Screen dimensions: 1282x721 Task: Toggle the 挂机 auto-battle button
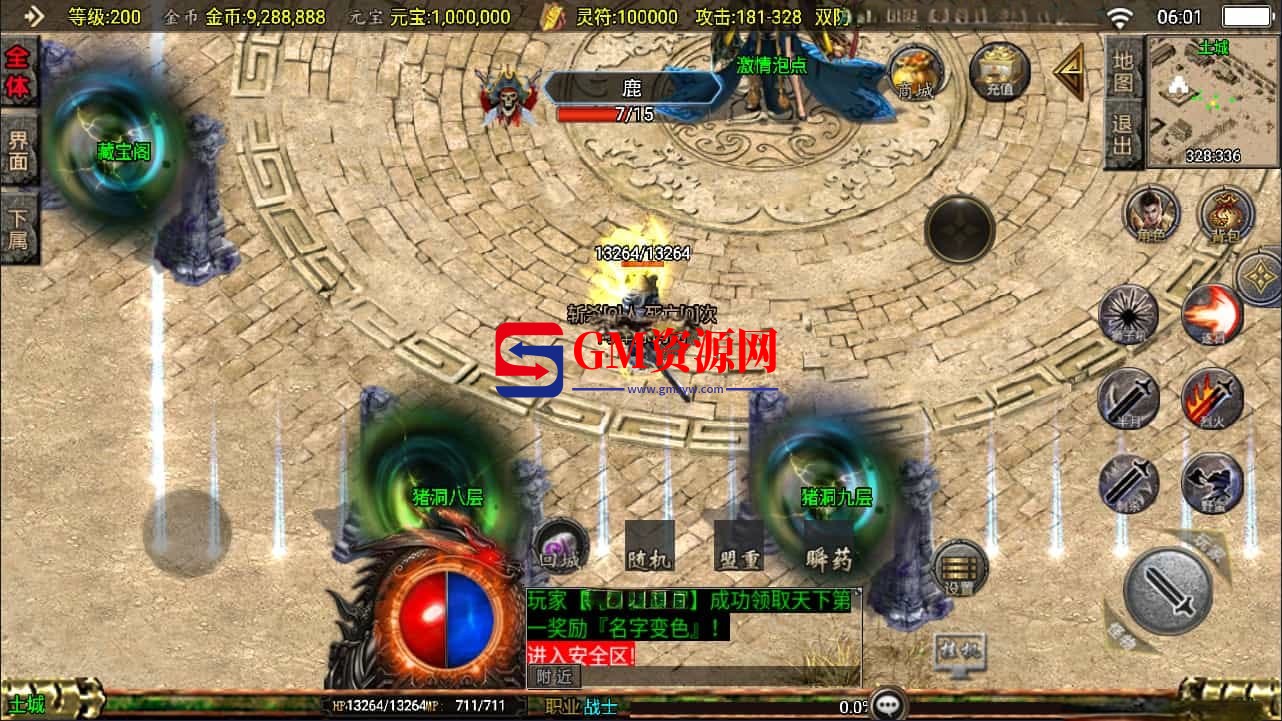(958, 650)
